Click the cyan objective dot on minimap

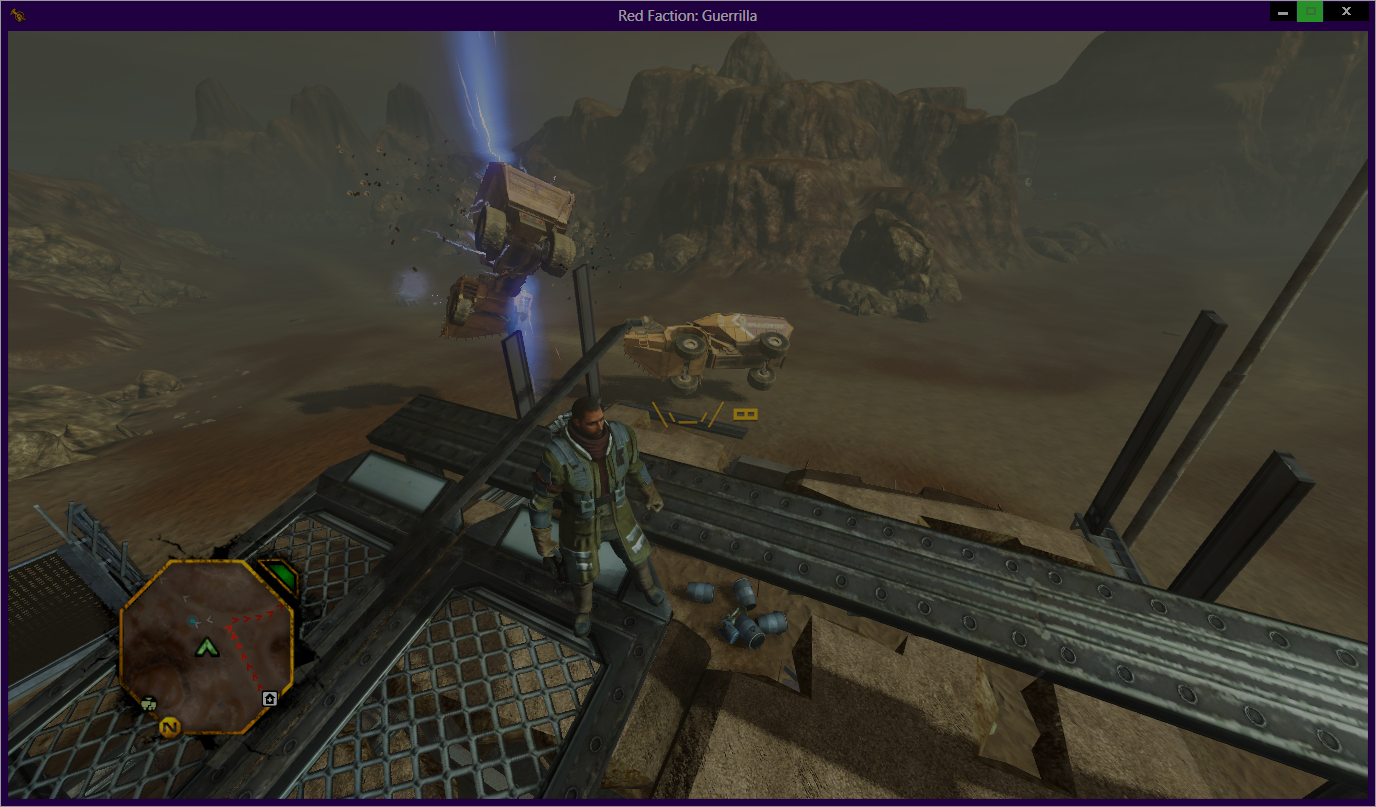[x=194, y=622]
